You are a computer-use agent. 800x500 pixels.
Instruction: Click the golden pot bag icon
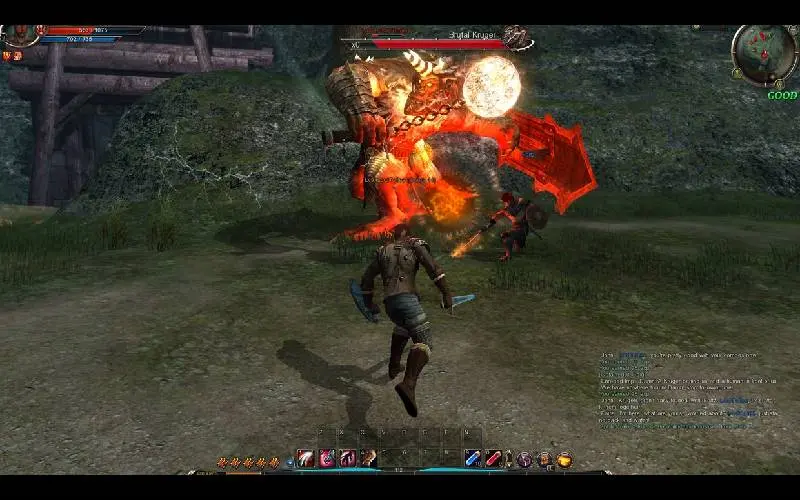(x=565, y=459)
